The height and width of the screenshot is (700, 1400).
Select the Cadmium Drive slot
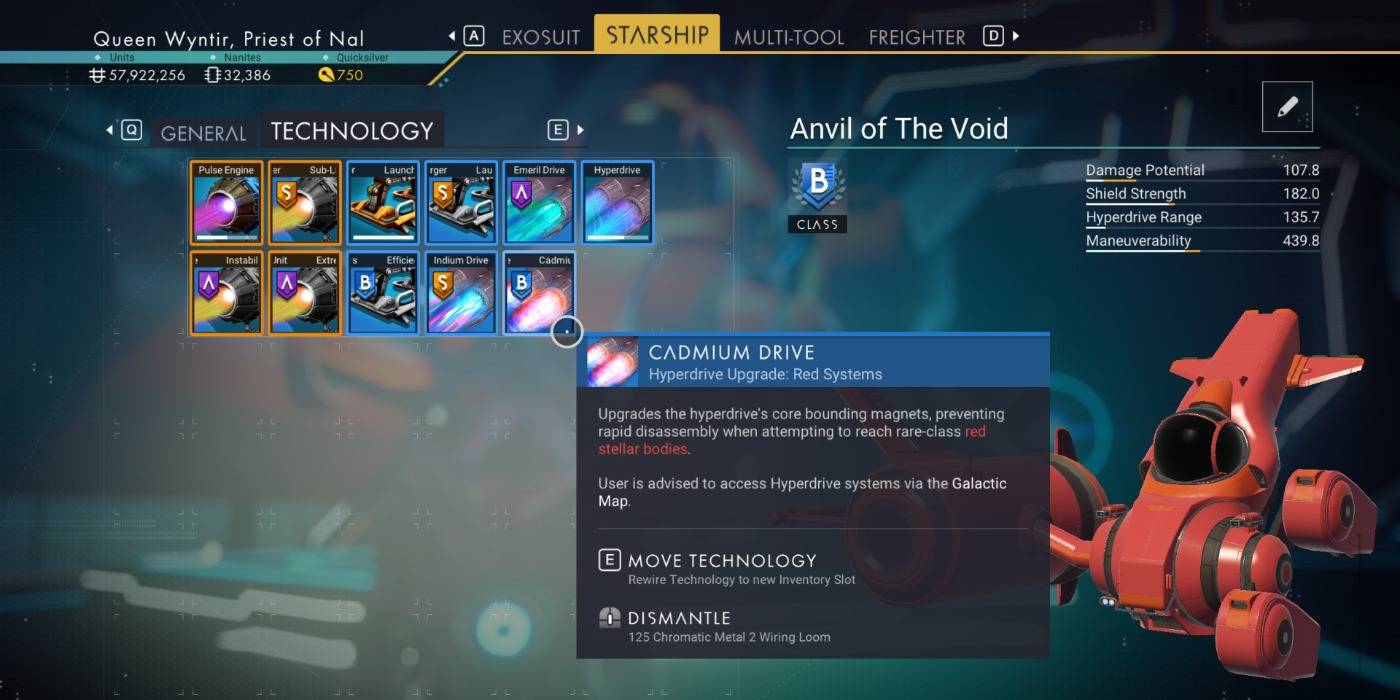[x=540, y=293]
